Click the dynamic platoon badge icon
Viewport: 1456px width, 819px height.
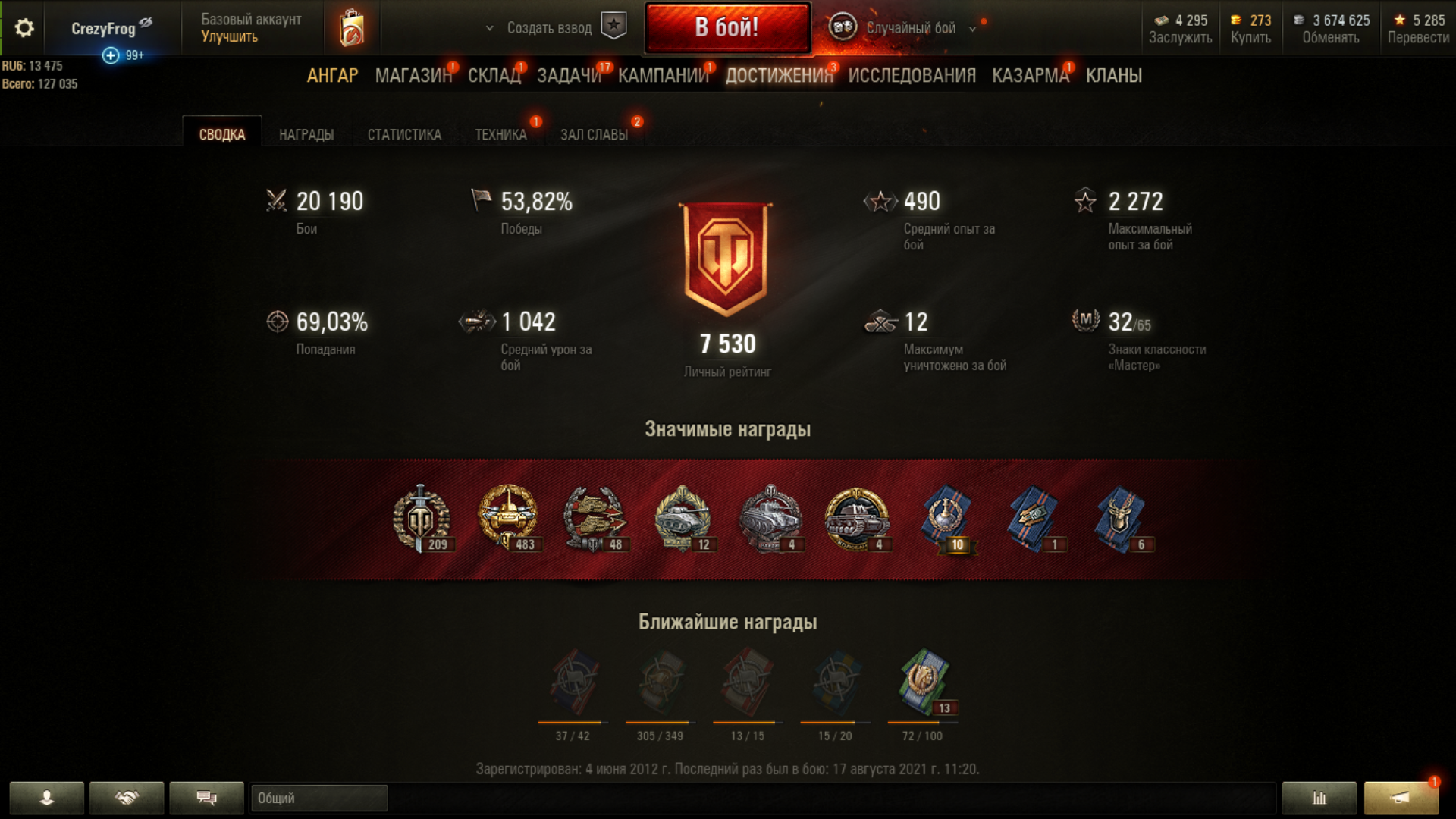tap(614, 25)
